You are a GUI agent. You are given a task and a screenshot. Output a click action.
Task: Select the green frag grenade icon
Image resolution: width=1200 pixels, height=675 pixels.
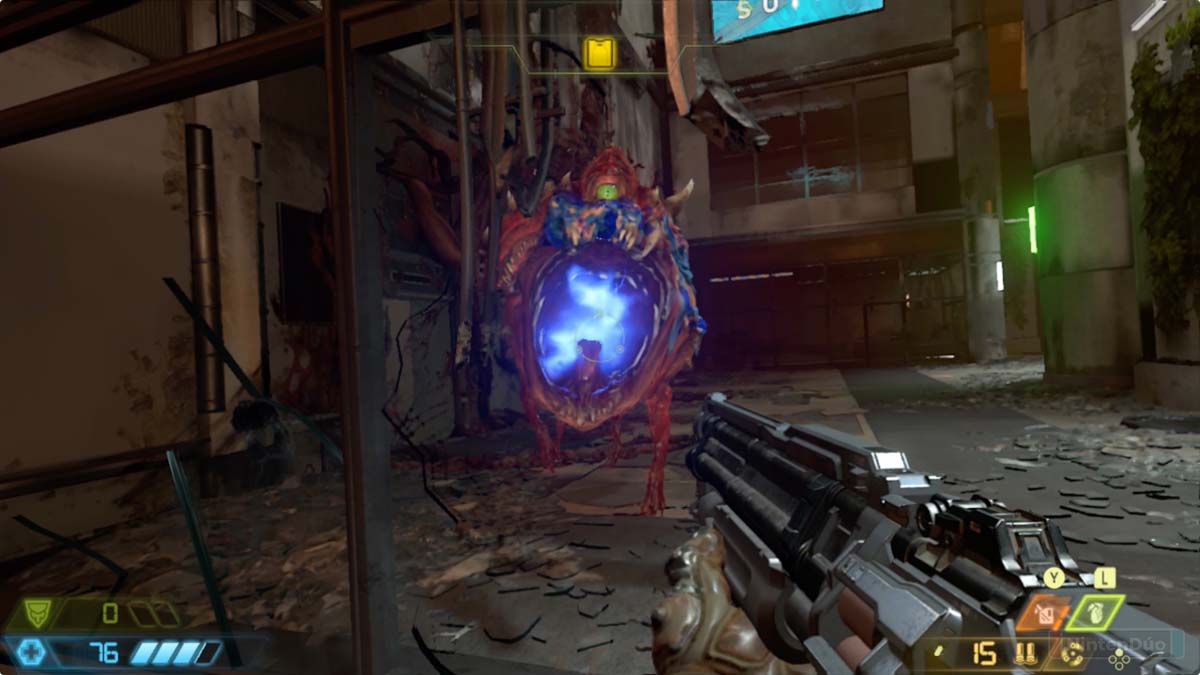pos(1095,612)
